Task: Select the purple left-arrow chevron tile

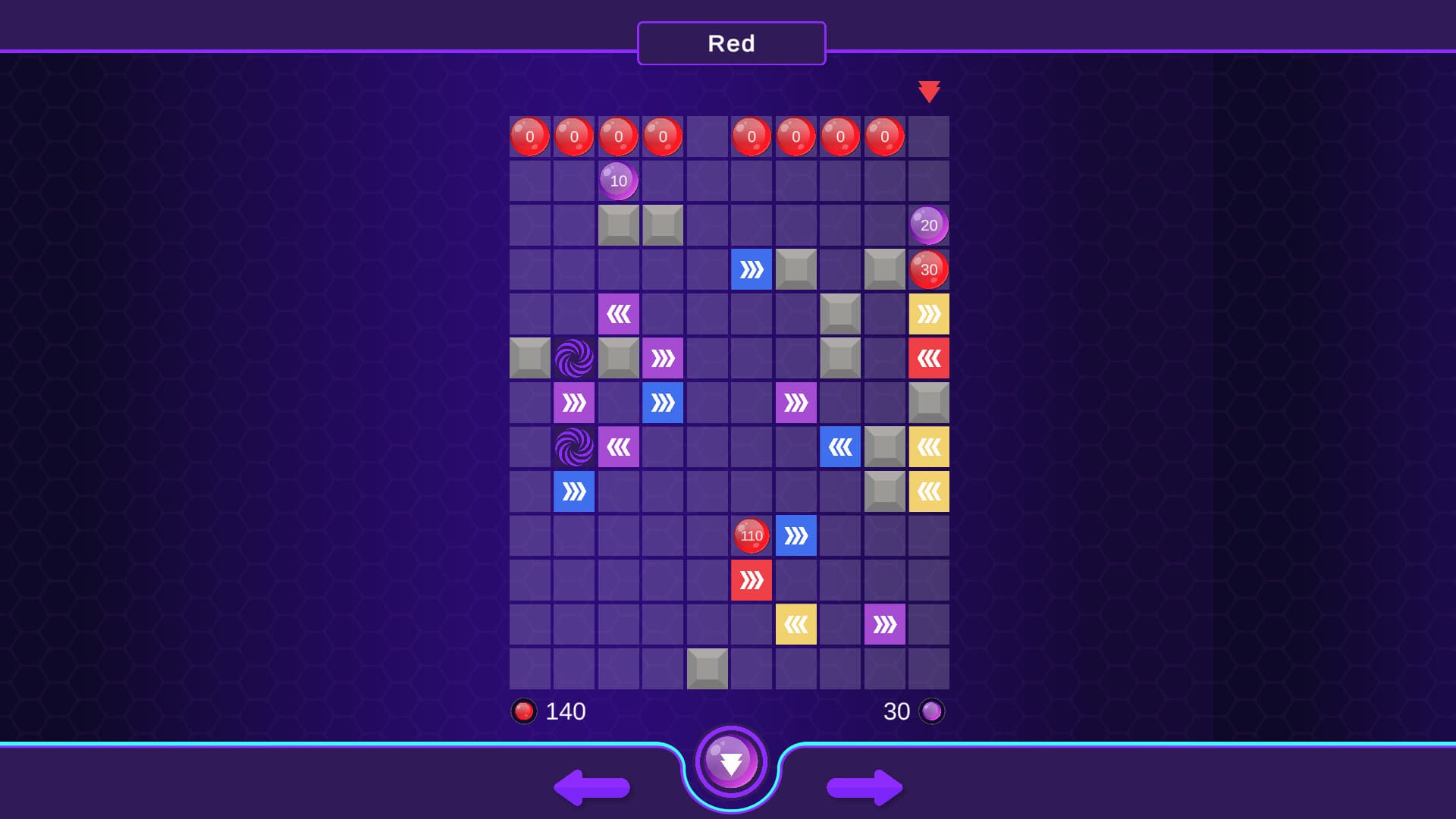Action: 620,314
